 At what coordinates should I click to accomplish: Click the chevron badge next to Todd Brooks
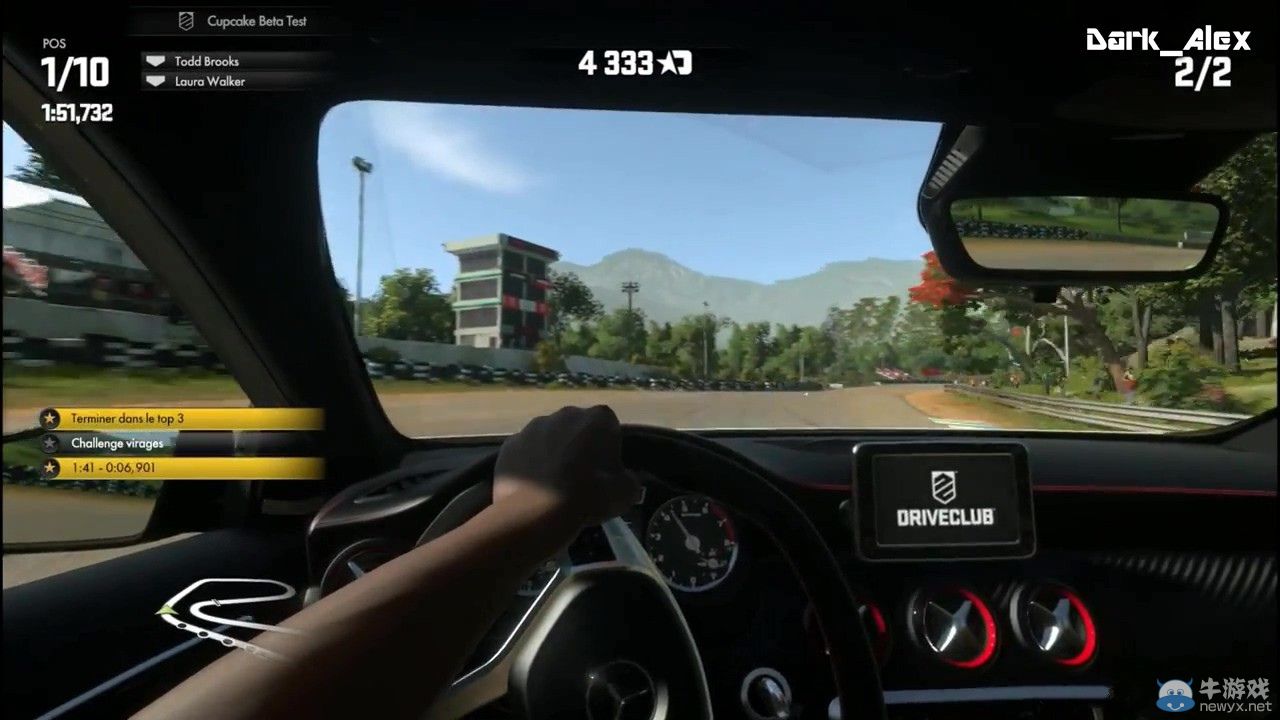coord(156,60)
